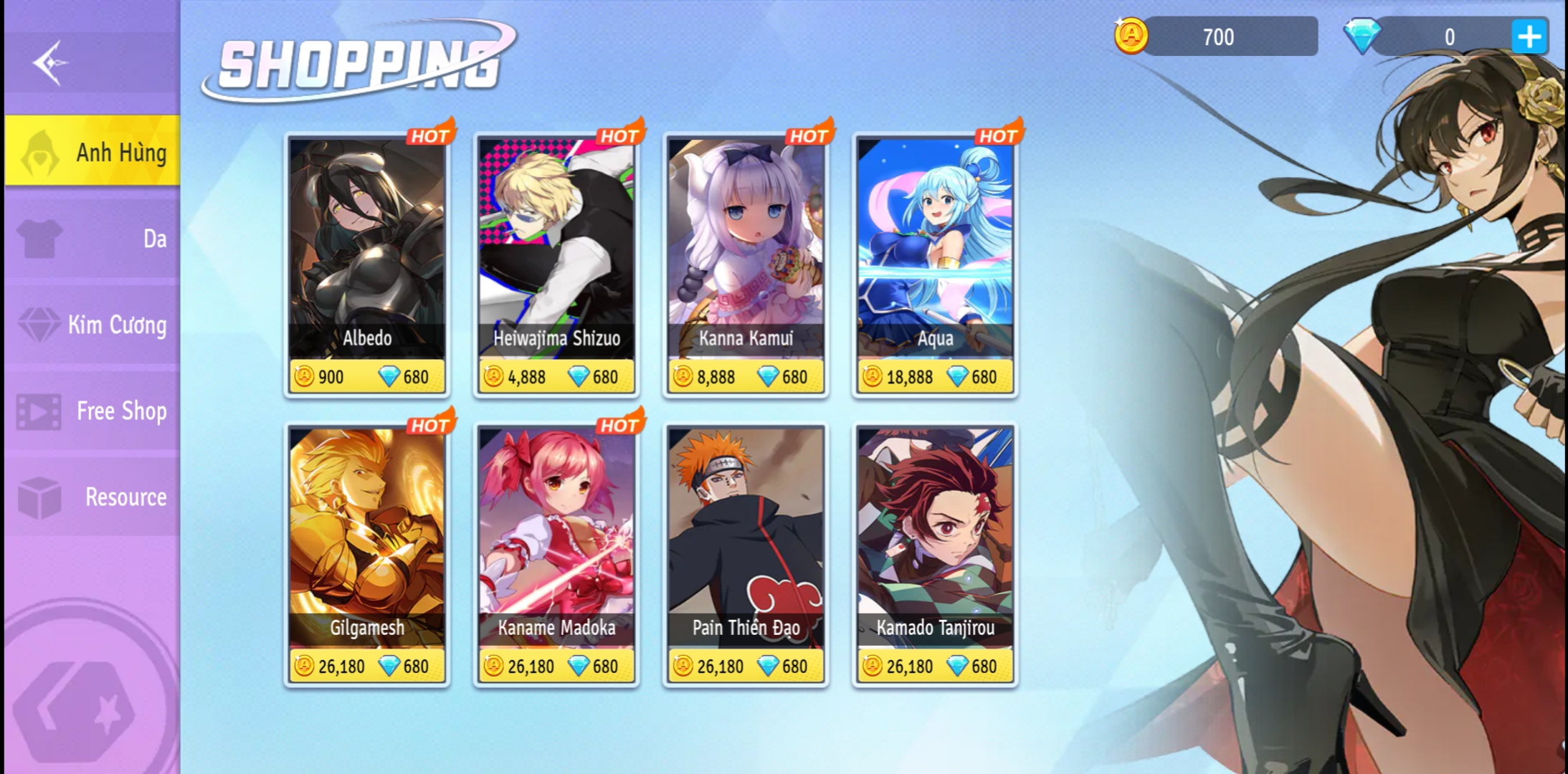Switch to the Anh Hùng tab
The height and width of the screenshot is (774, 1568).
[93, 151]
